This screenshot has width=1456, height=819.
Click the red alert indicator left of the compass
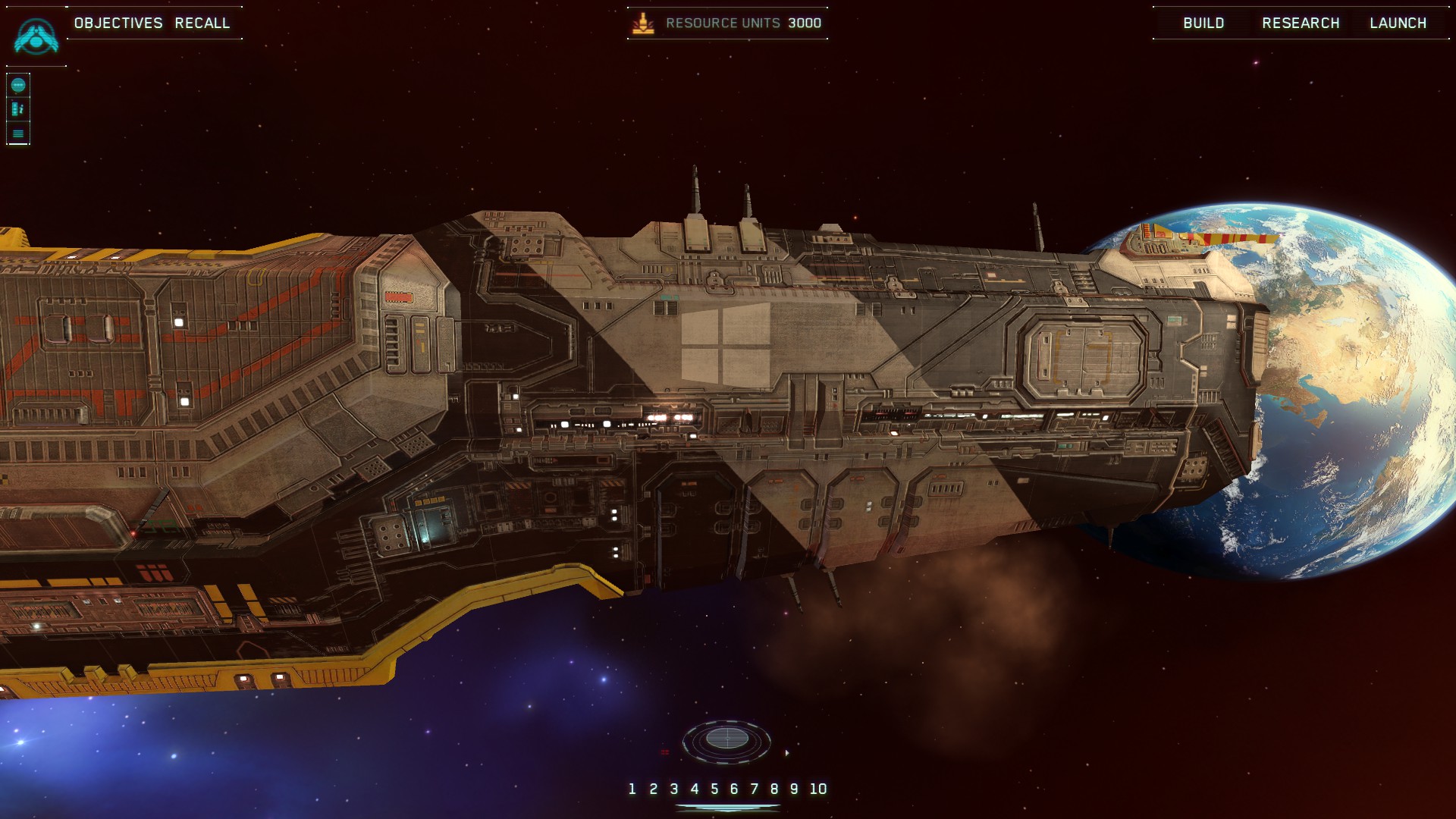click(x=666, y=752)
